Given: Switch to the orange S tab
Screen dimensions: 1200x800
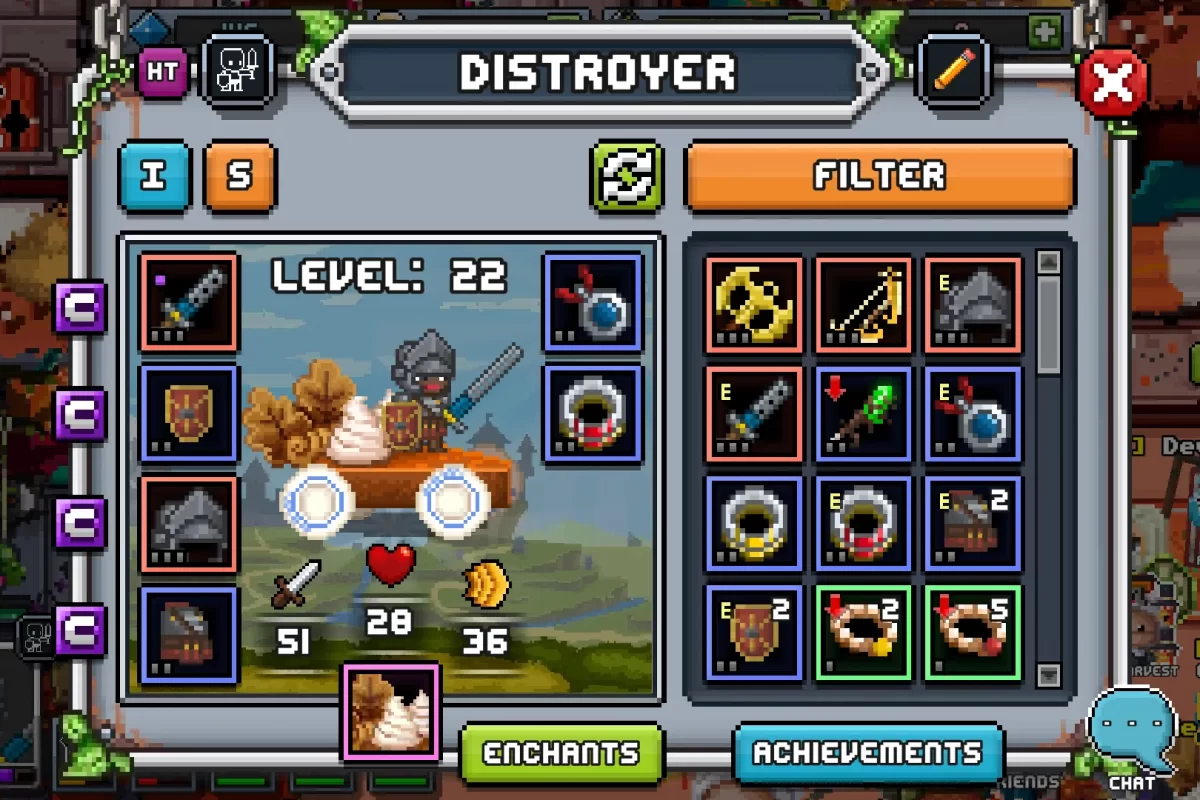Looking at the screenshot, I should pos(239,176).
